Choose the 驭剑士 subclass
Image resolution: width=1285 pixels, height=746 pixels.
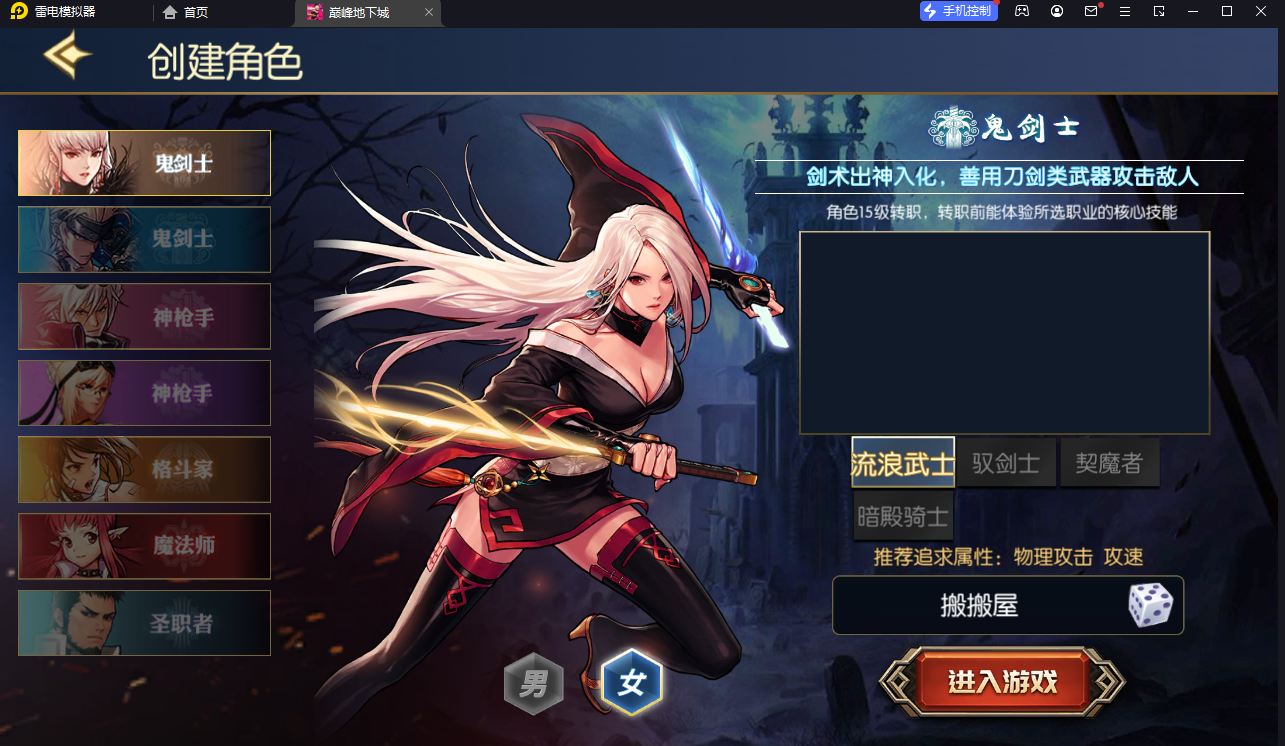tap(1006, 462)
